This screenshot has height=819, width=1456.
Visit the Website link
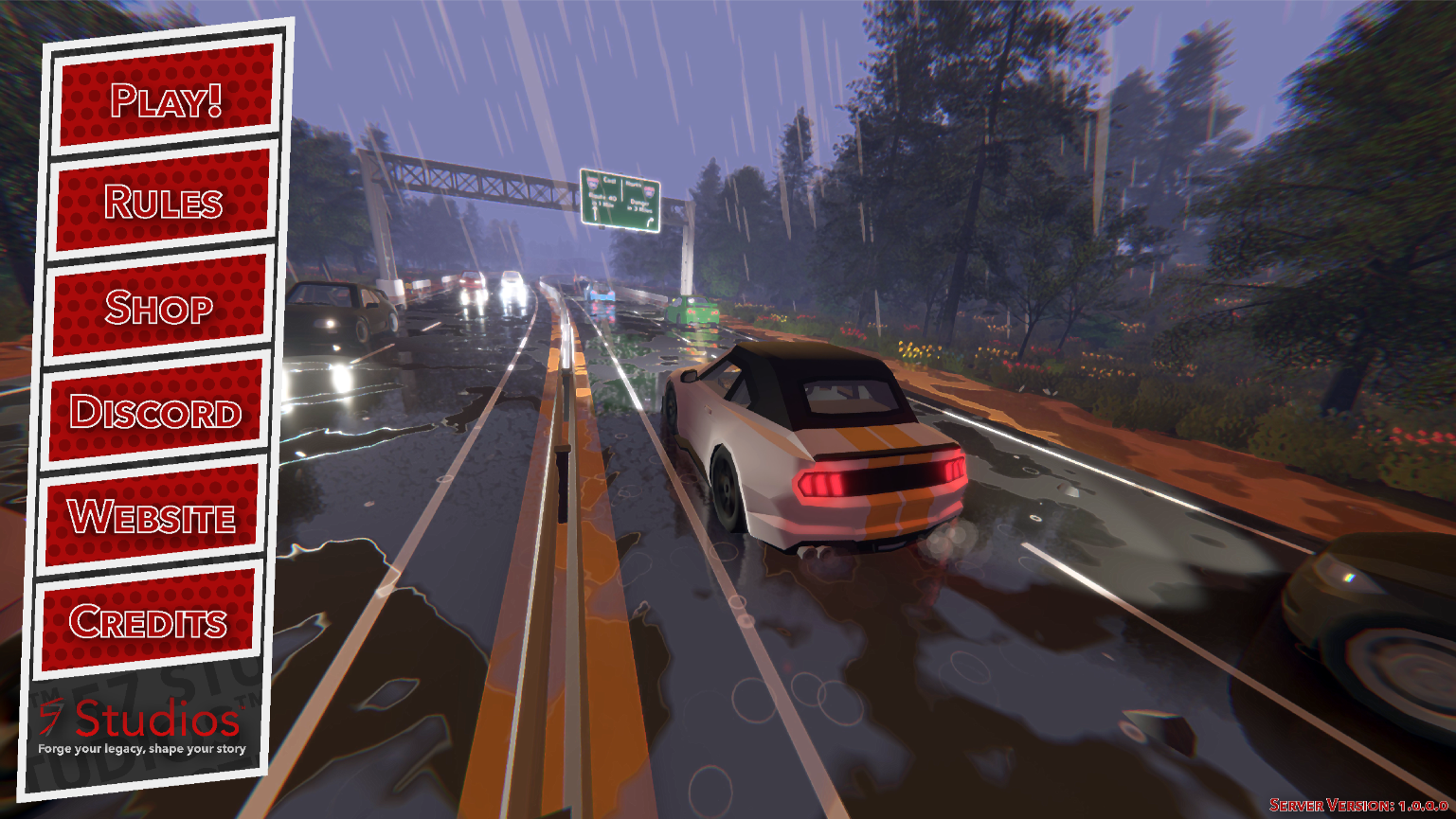[152, 517]
